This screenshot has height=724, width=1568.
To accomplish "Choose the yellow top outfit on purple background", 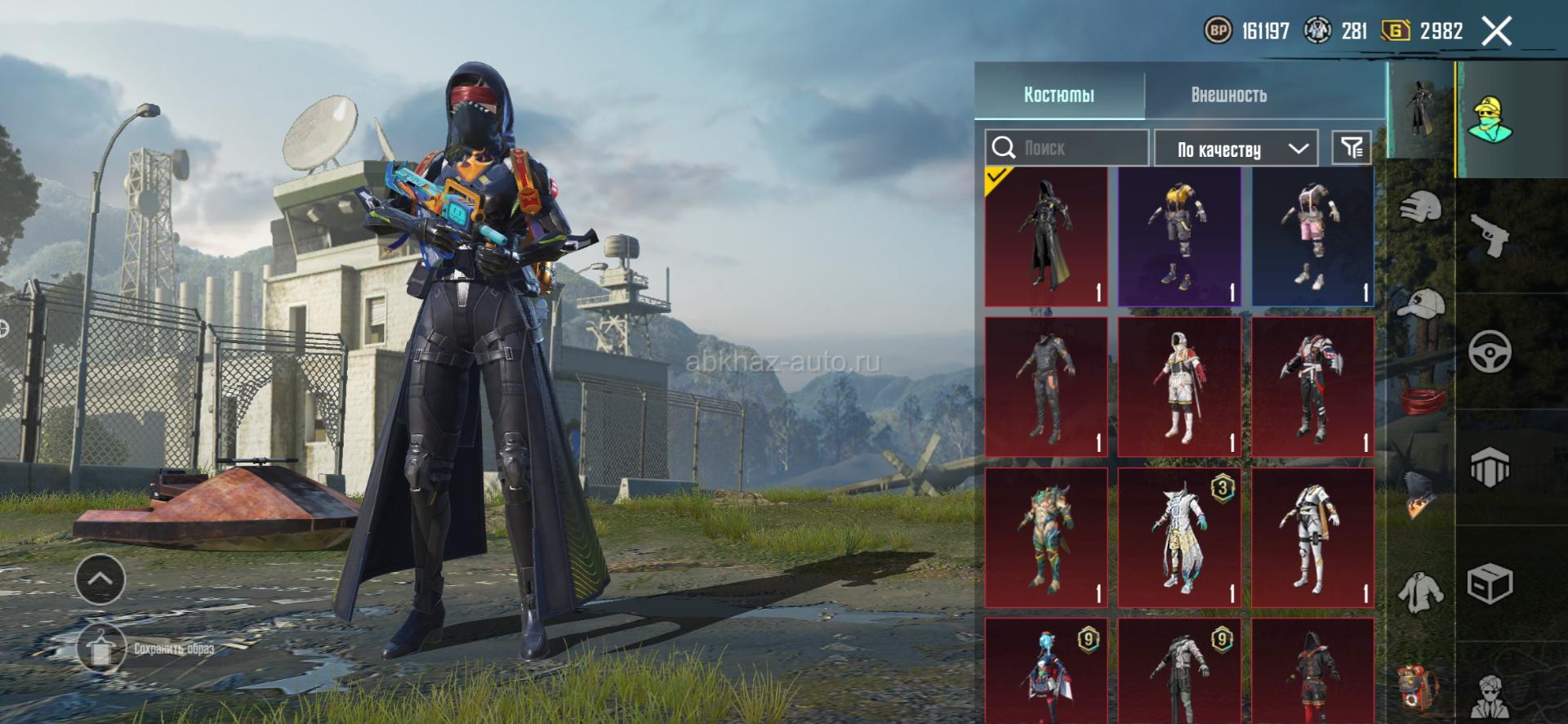I will [x=1179, y=237].
